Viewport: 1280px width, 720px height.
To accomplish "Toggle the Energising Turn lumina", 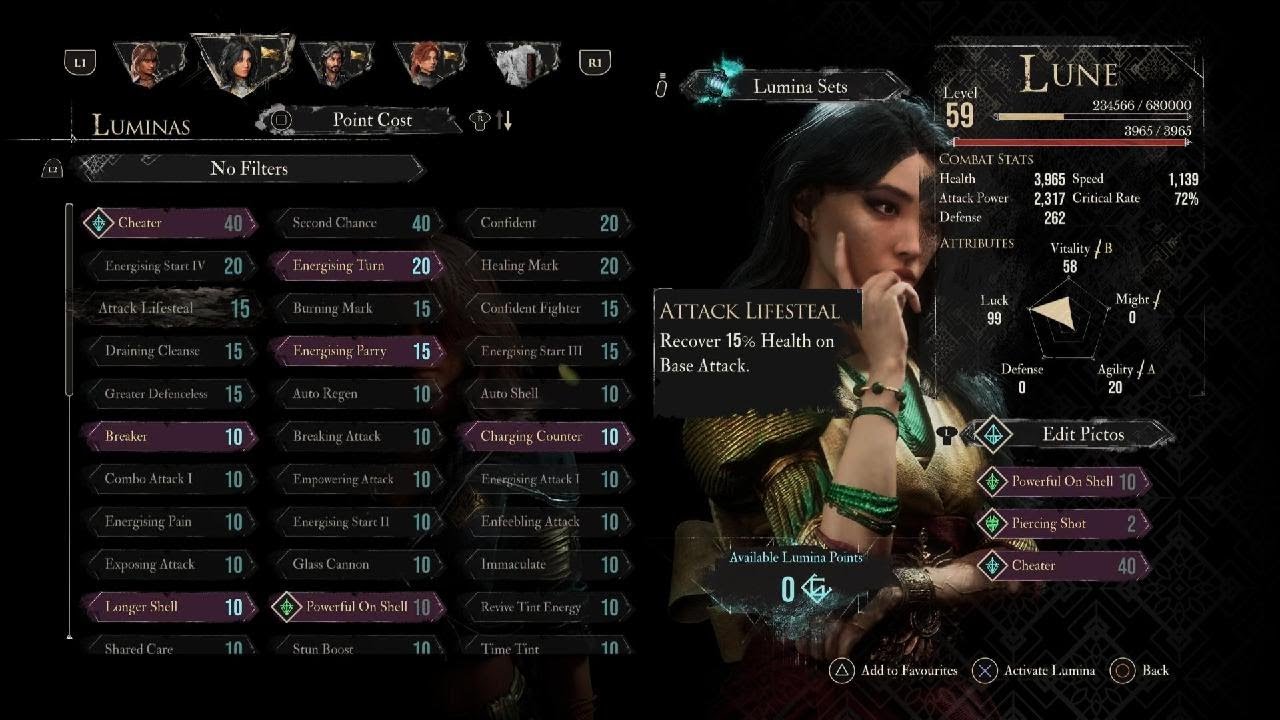I will pyautogui.click(x=355, y=266).
